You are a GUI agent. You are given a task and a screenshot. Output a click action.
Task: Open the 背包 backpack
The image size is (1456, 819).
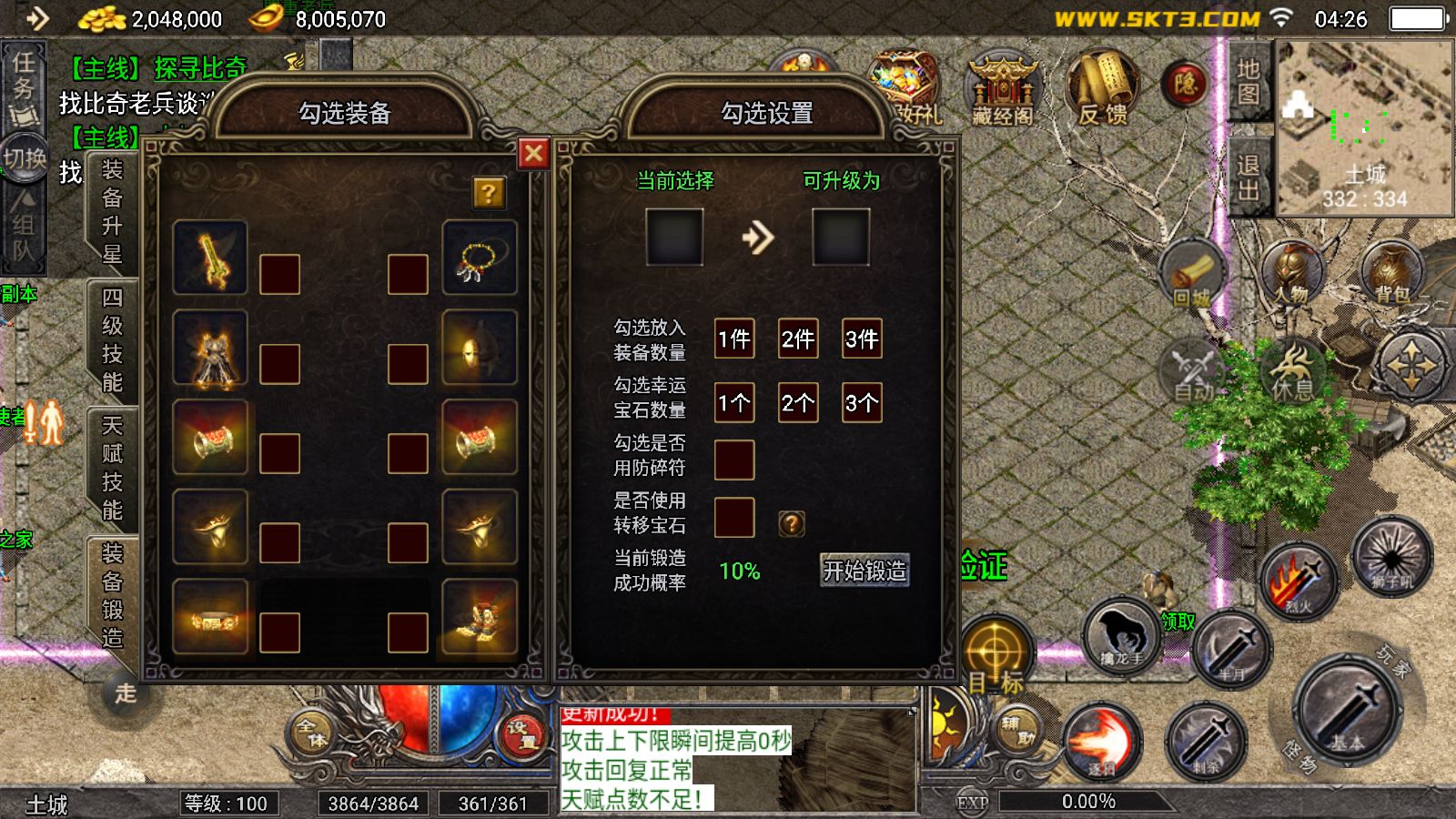click(1391, 272)
